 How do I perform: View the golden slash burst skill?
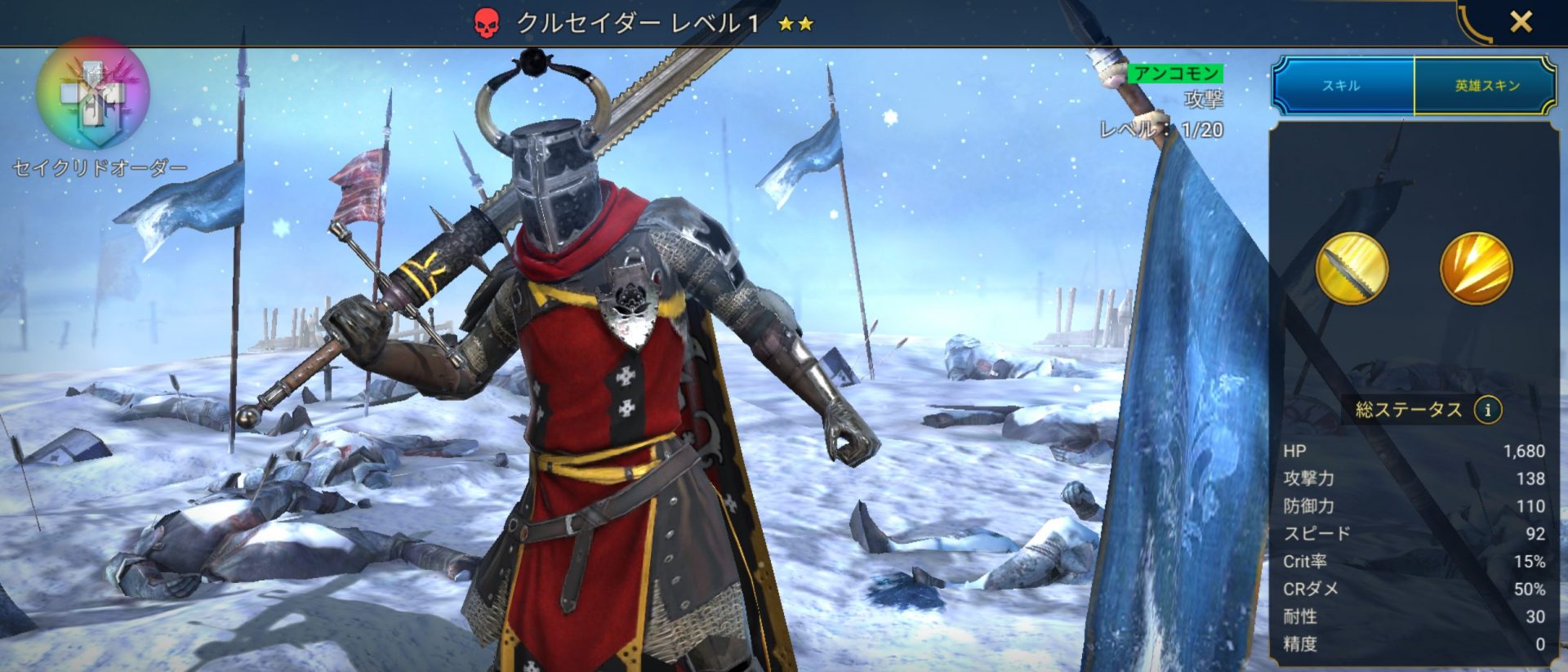tap(1476, 269)
